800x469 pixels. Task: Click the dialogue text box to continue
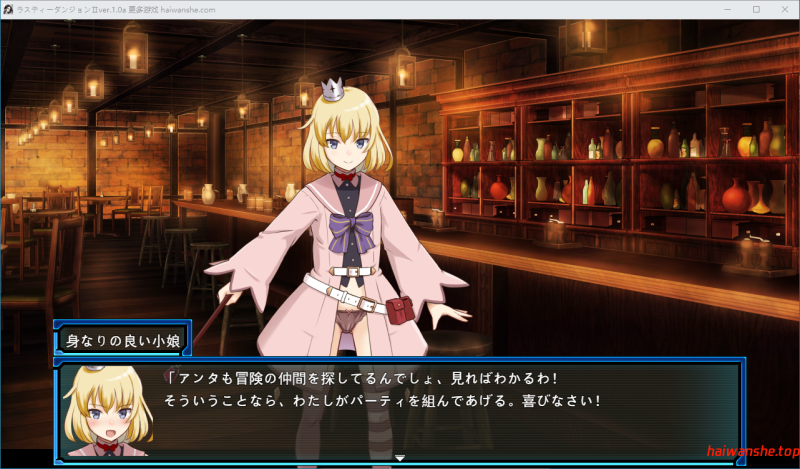pyautogui.click(x=450, y=410)
